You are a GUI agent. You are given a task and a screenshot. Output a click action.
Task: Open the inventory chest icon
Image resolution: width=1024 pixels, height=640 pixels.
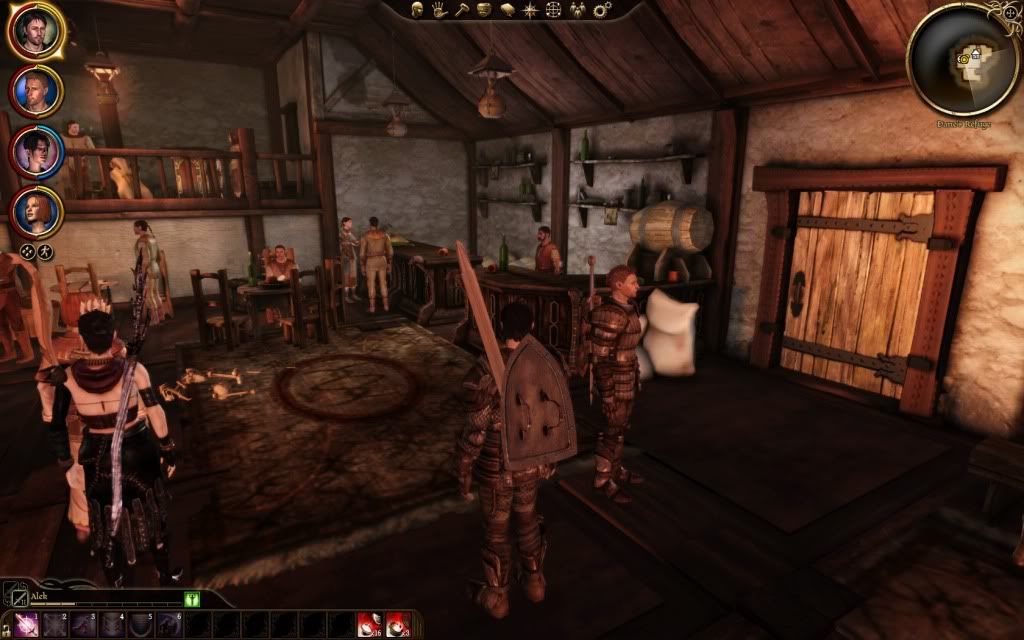483,10
